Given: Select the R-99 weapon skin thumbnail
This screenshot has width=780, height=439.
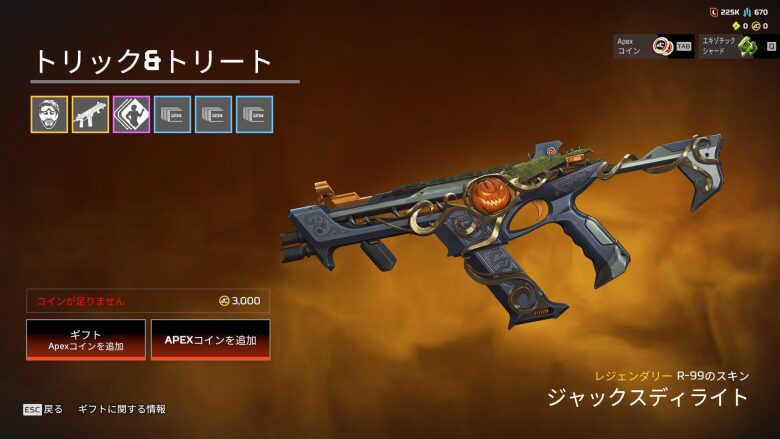Looking at the screenshot, I should (90, 115).
